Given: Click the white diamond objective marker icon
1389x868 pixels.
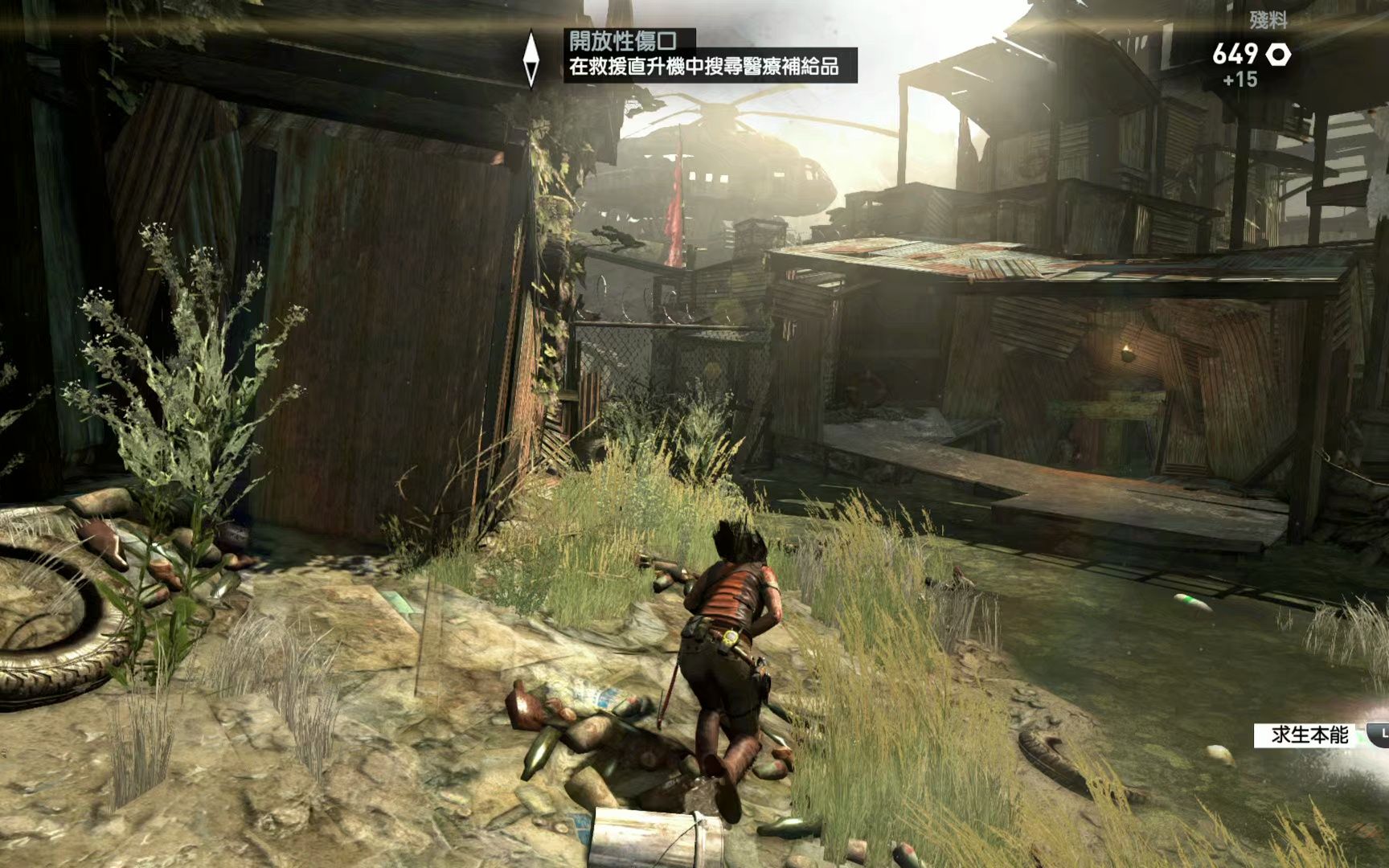Looking at the screenshot, I should [x=531, y=59].
